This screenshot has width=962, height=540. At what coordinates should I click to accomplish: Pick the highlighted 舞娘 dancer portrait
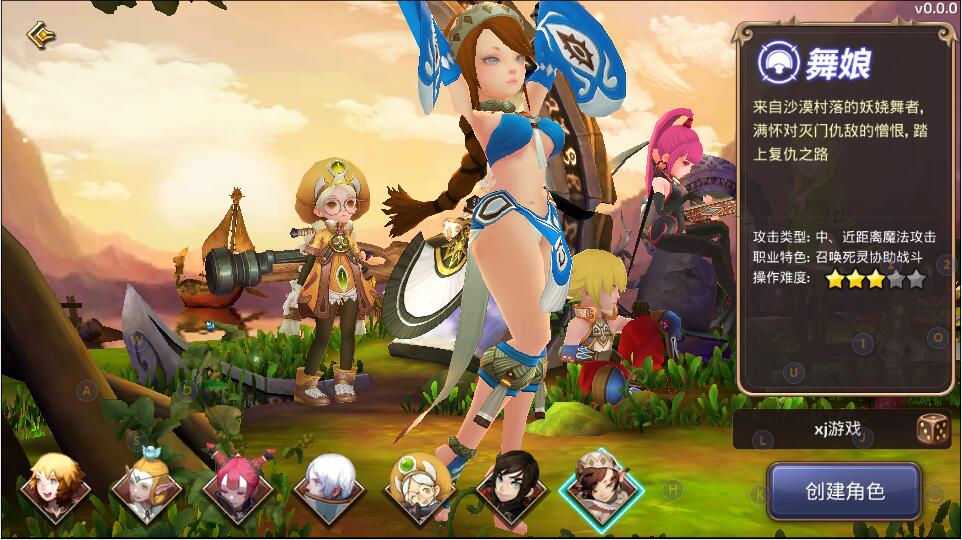click(x=602, y=487)
